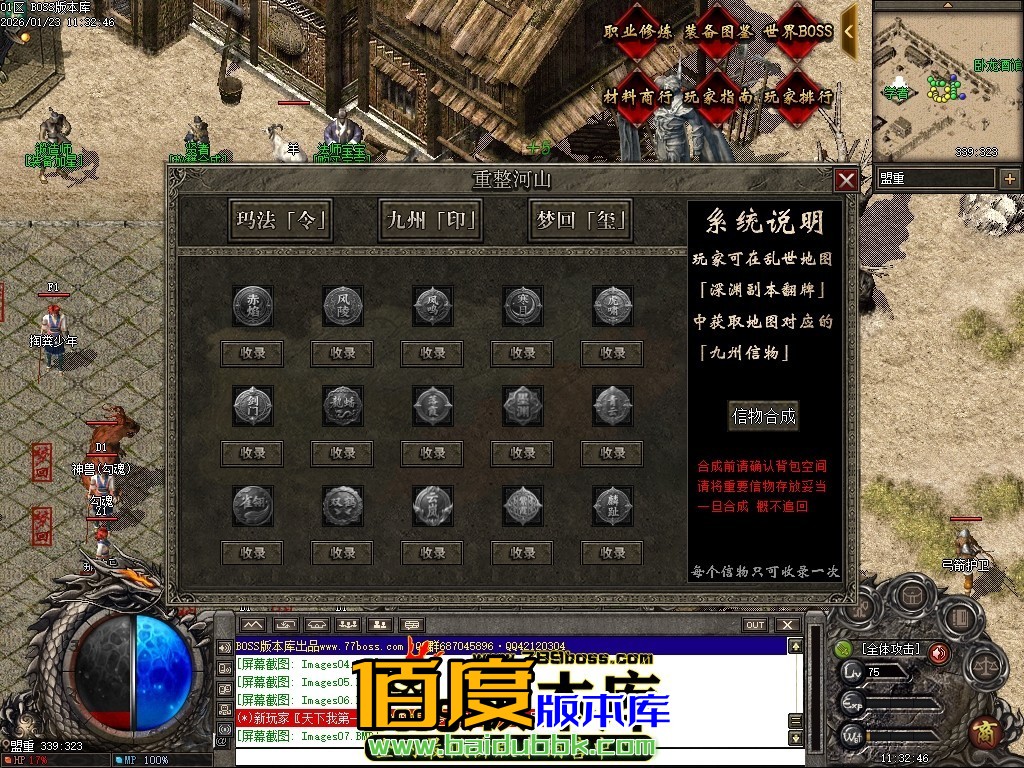1024x768 pixels.
Task: Open 职业修炼 class training menu
Action: tap(638, 32)
